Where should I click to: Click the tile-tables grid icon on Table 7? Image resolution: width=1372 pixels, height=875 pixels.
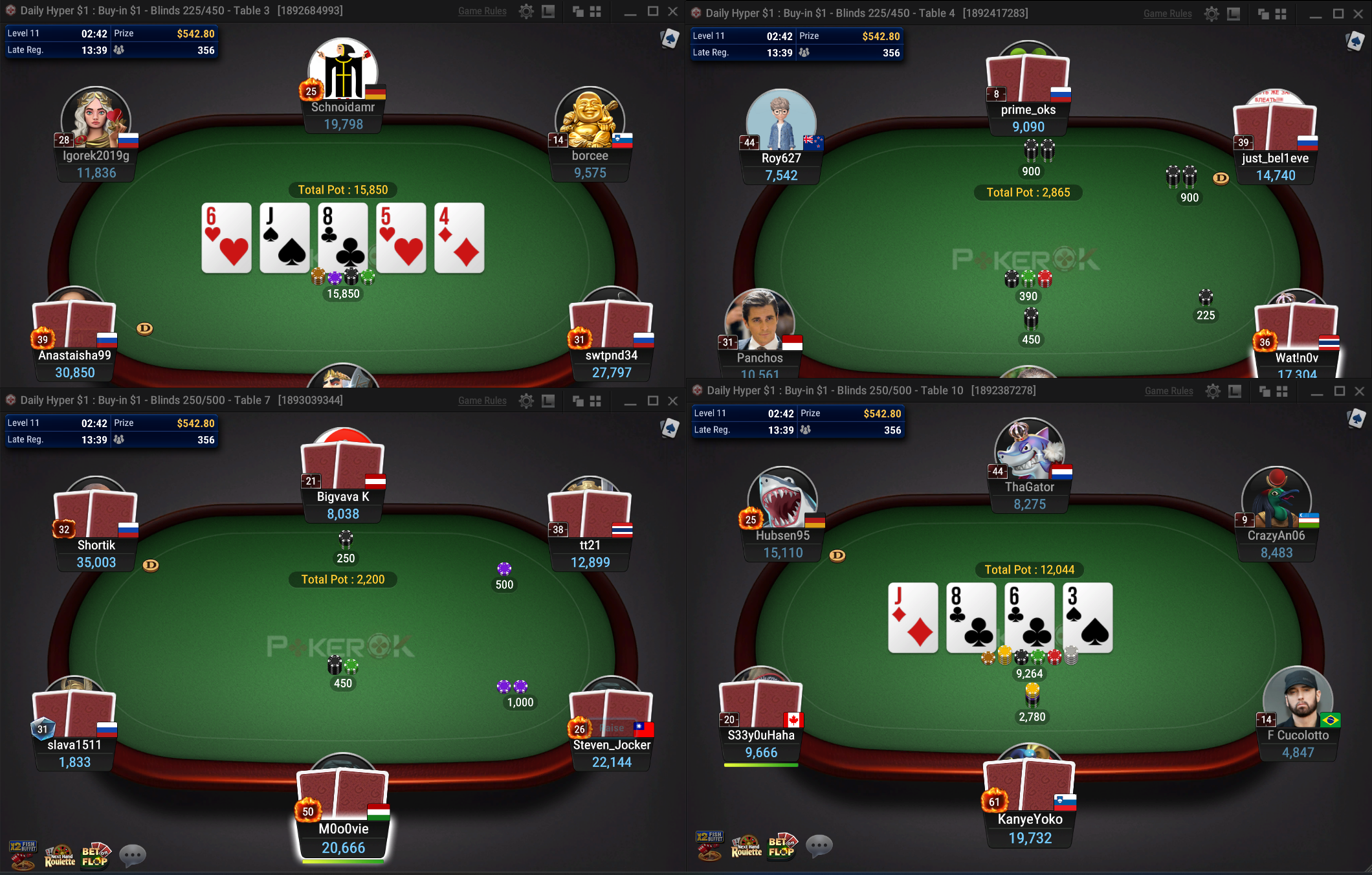(x=595, y=401)
